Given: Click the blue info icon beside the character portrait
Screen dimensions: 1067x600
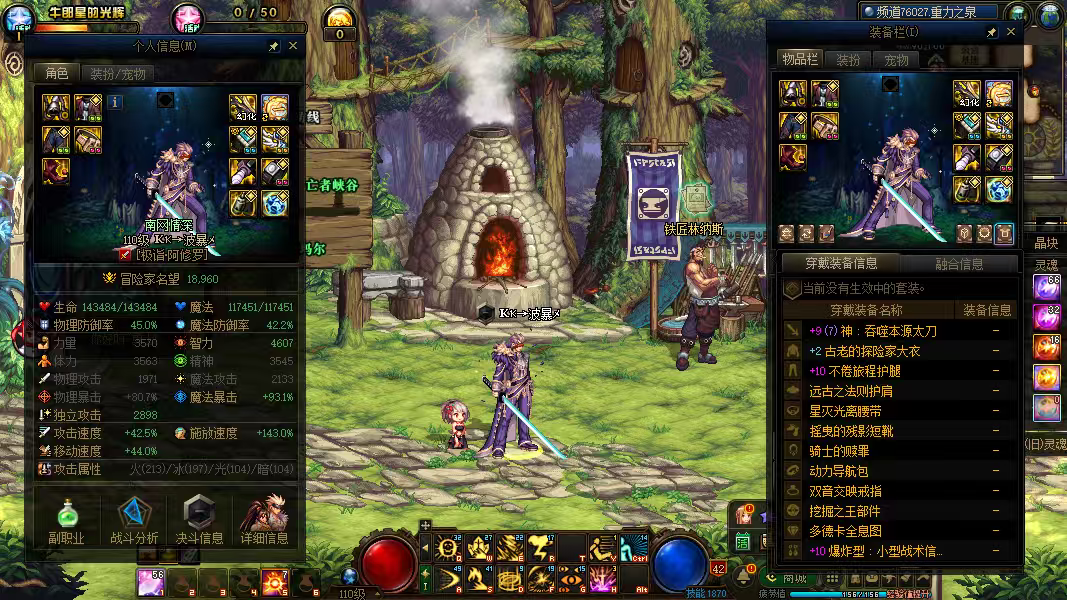Looking at the screenshot, I should point(115,101).
